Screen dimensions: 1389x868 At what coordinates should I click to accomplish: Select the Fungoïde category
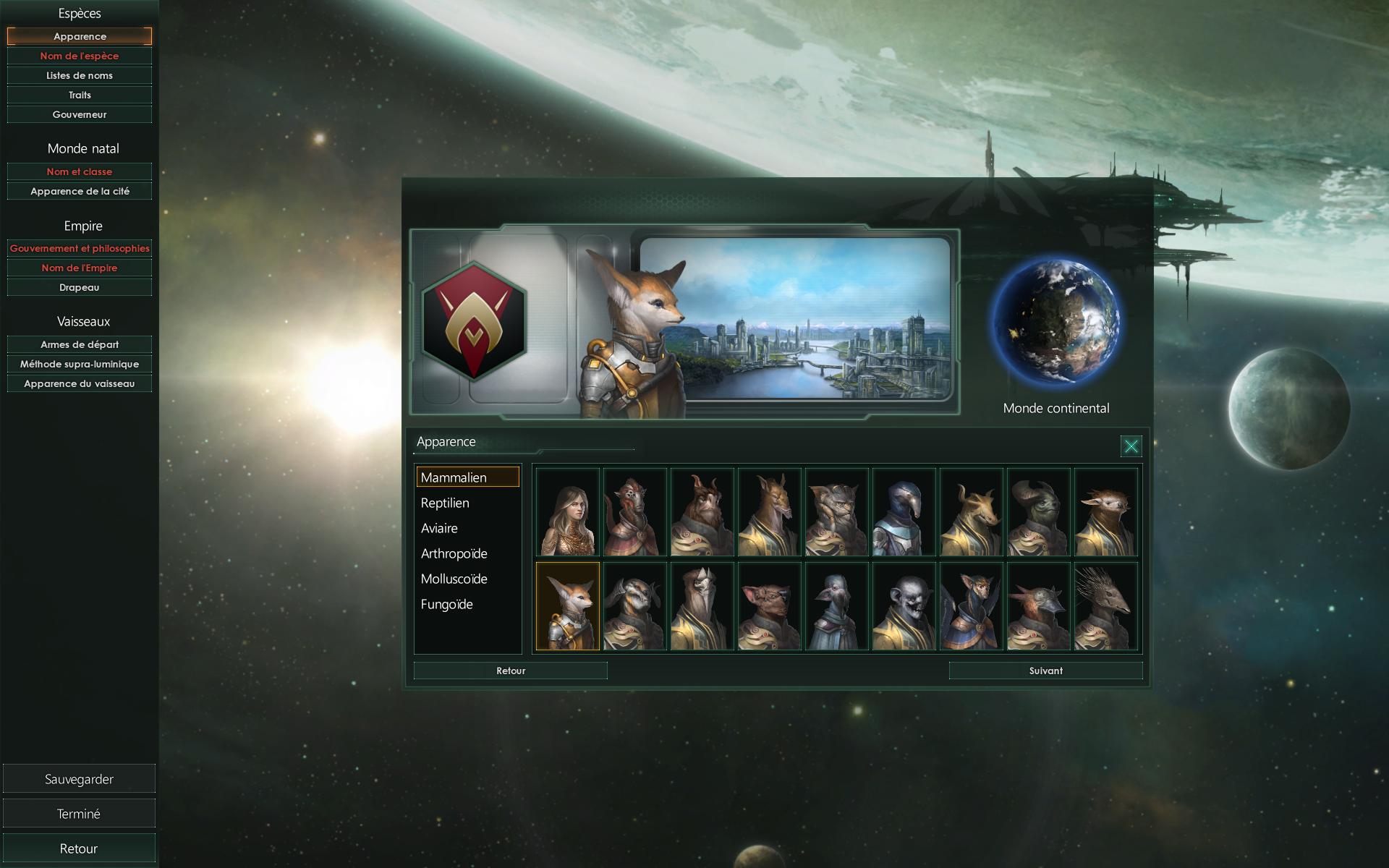[x=446, y=604]
